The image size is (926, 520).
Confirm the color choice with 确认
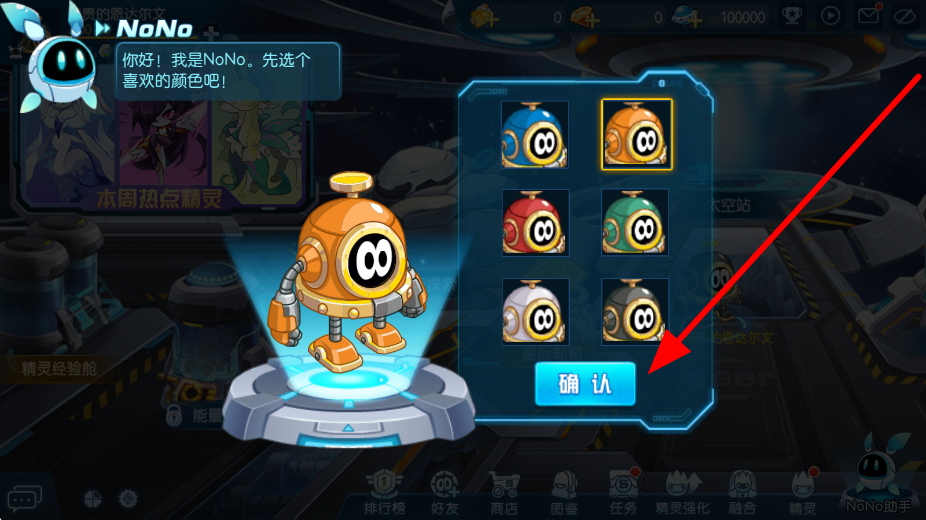(x=584, y=384)
